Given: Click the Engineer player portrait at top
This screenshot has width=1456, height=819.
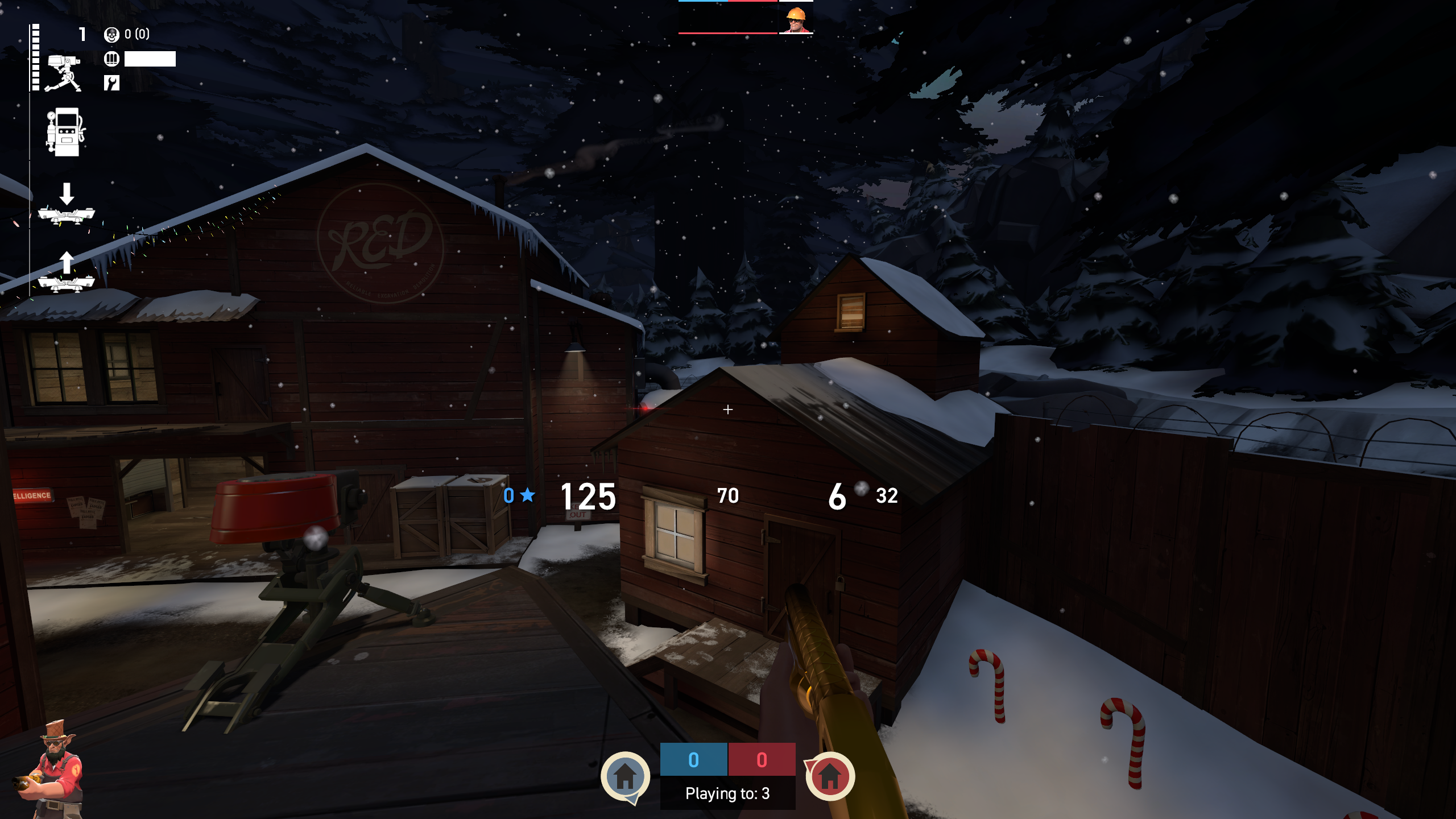Looking at the screenshot, I should pos(795,18).
